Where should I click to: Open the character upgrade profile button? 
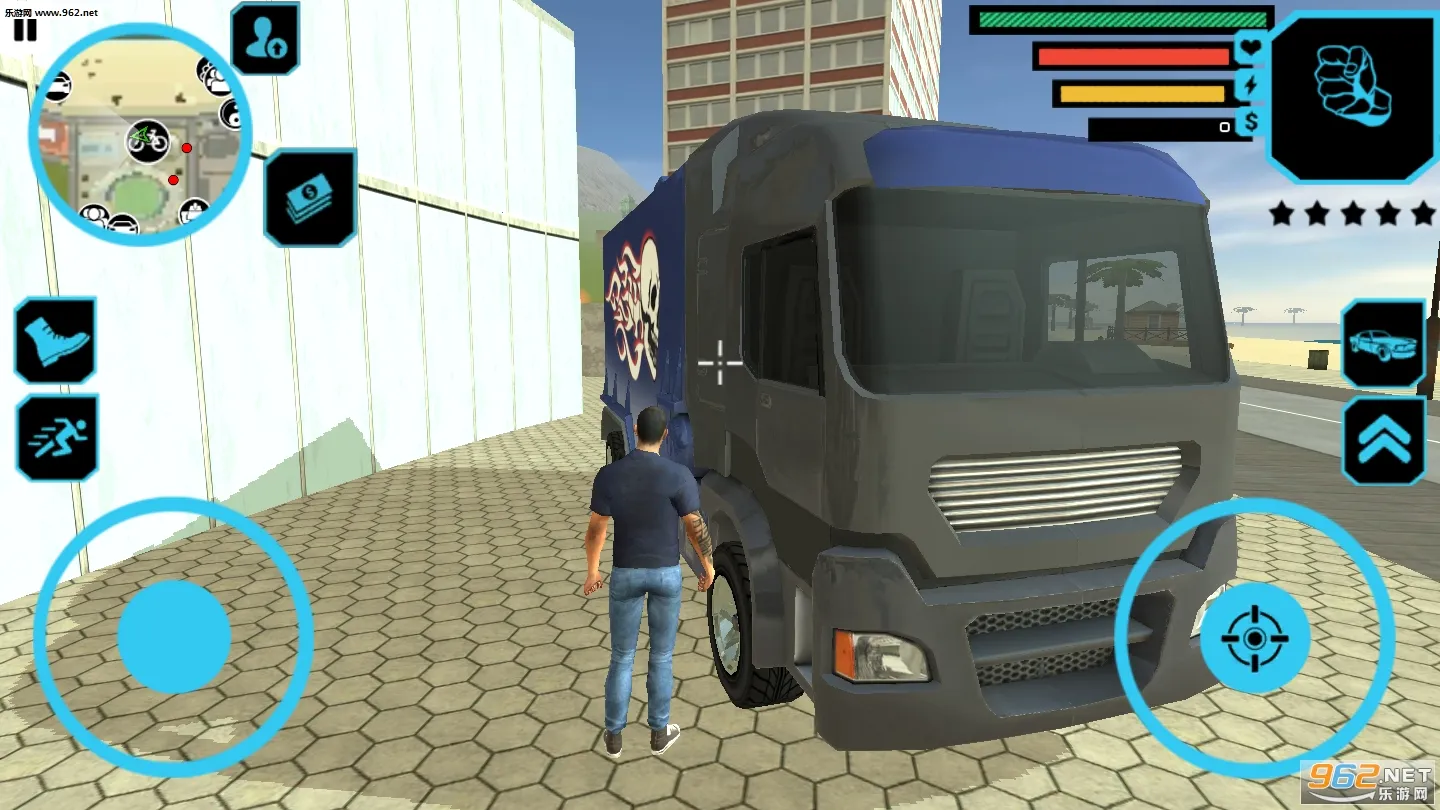pyautogui.click(x=265, y=39)
